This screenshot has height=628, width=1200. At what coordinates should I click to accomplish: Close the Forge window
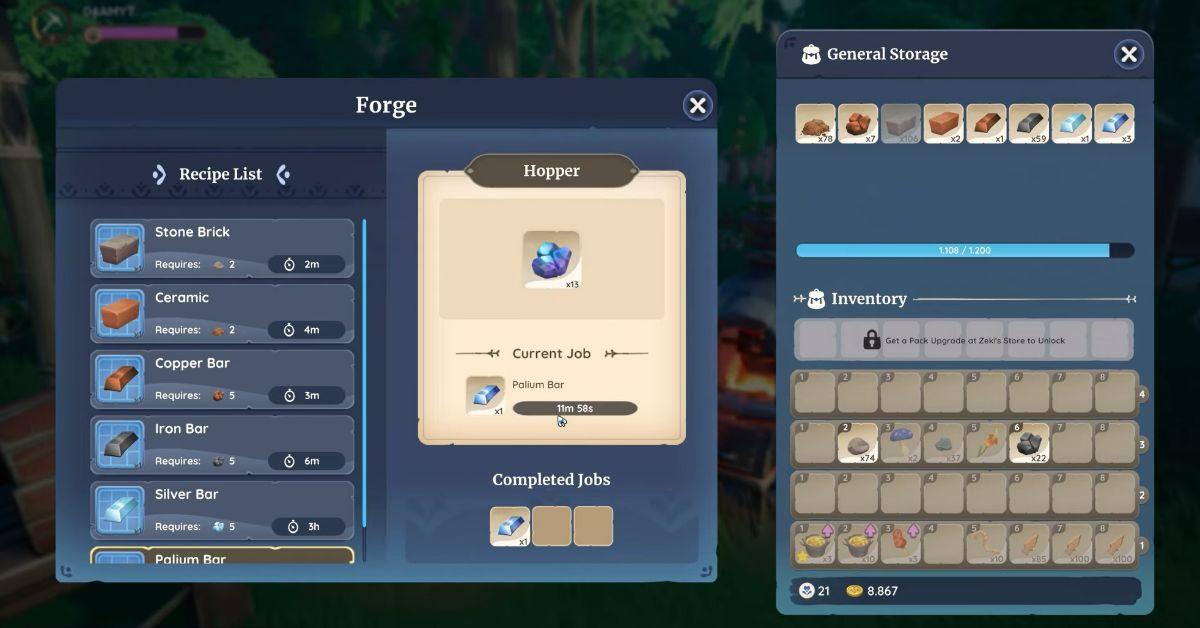(x=697, y=105)
